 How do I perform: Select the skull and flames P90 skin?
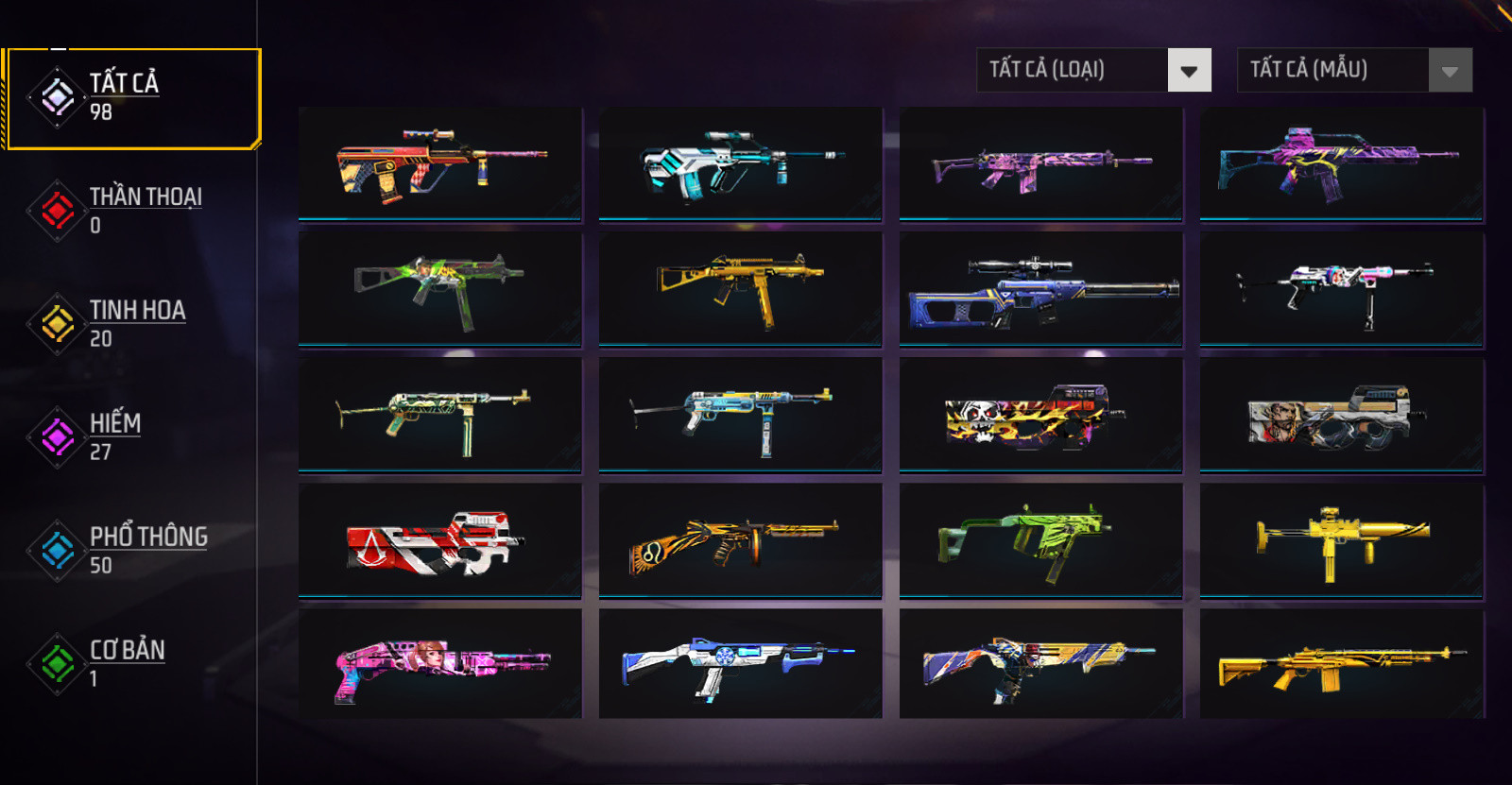click(x=1040, y=415)
